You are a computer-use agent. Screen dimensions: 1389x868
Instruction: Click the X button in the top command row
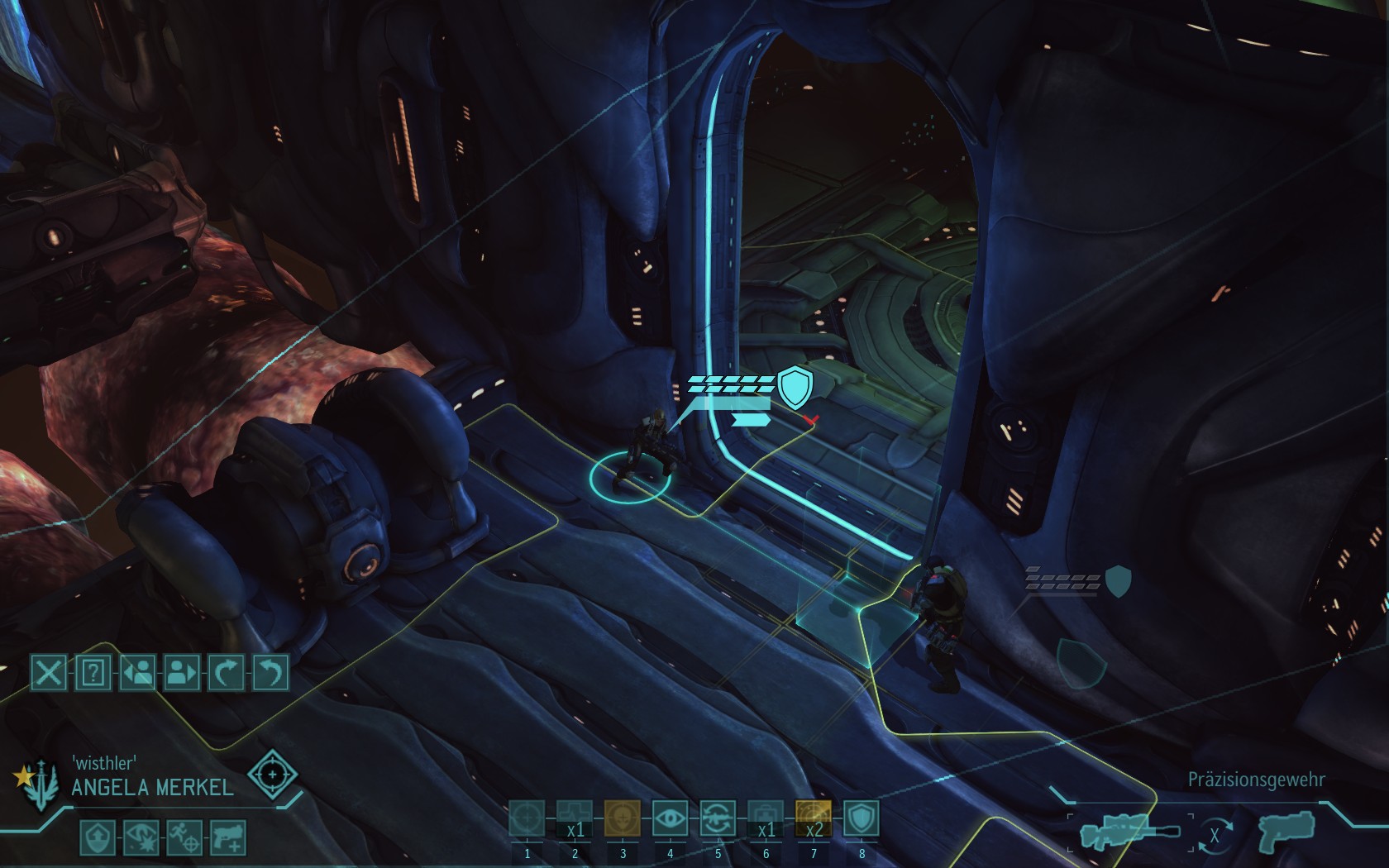click(x=49, y=673)
